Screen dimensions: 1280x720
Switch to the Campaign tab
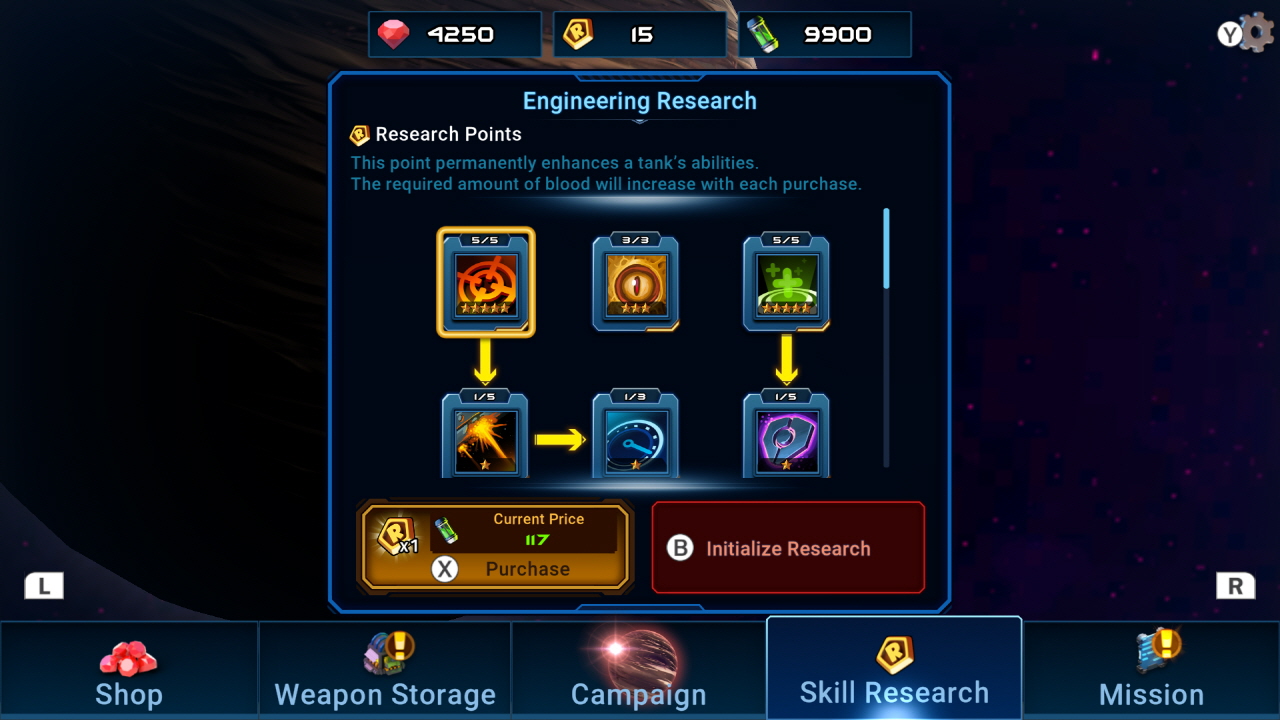click(639, 667)
